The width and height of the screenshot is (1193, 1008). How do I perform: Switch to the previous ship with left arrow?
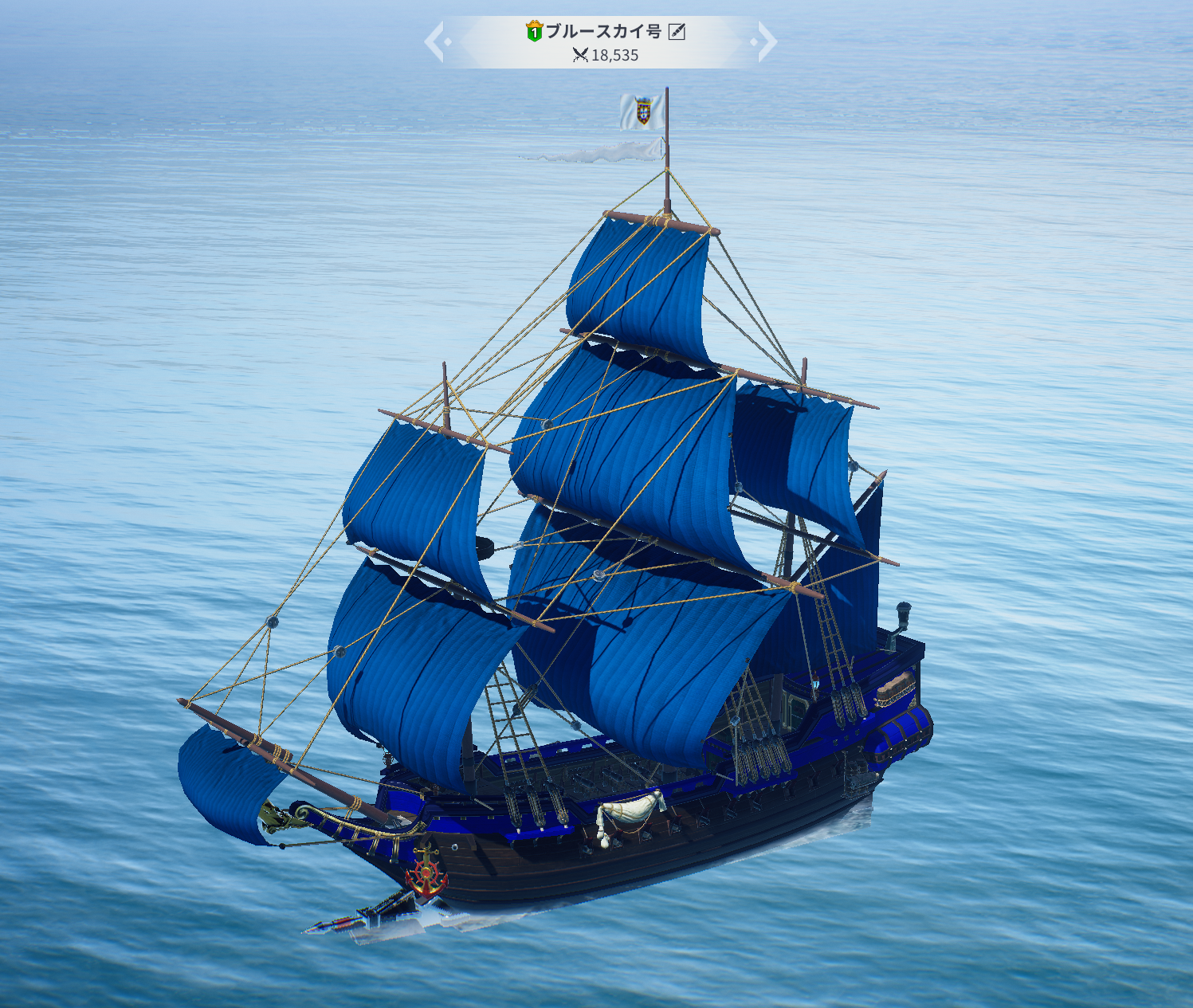click(435, 41)
